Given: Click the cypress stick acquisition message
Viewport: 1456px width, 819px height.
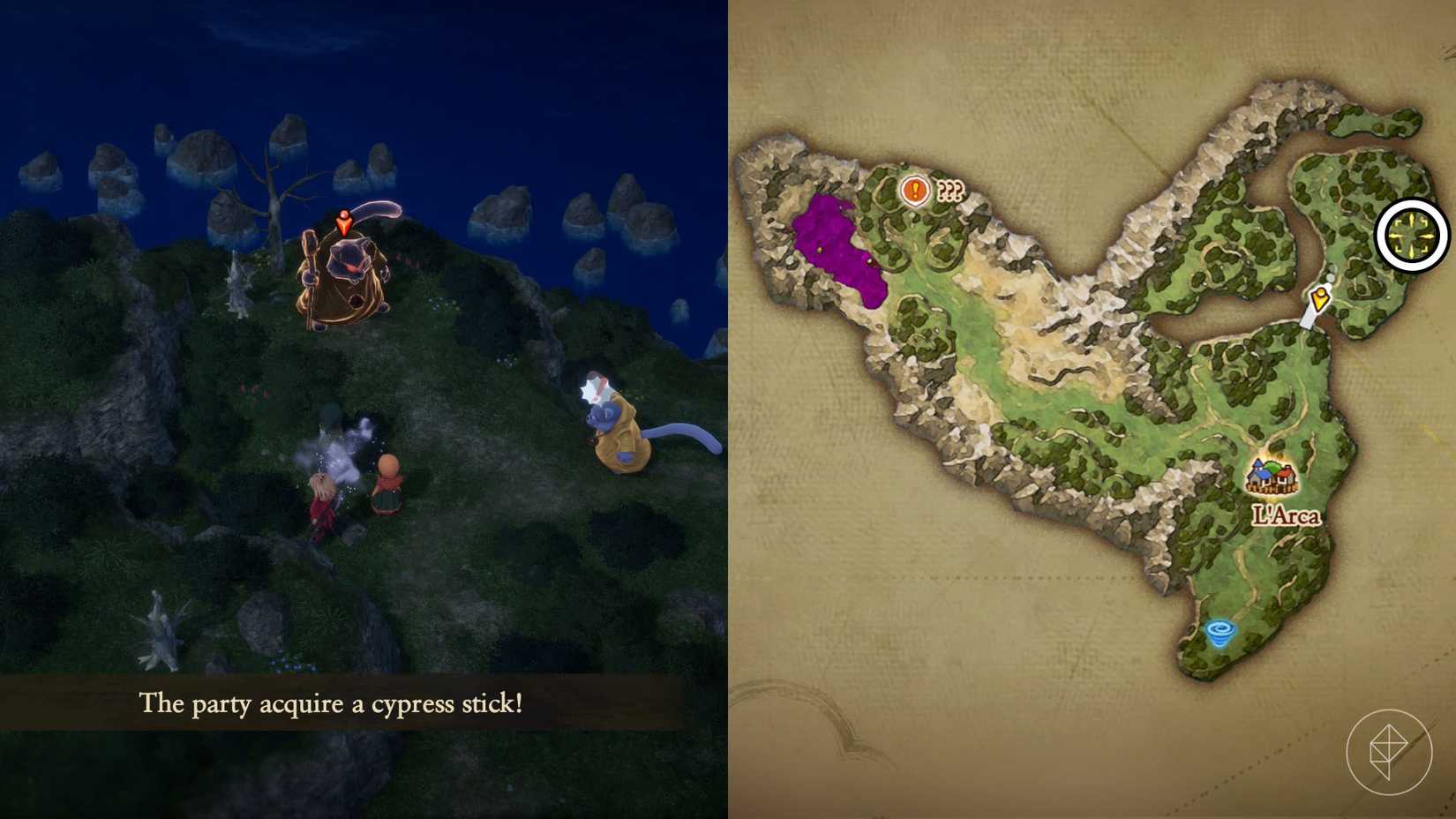Looking at the screenshot, I should 330,705.
